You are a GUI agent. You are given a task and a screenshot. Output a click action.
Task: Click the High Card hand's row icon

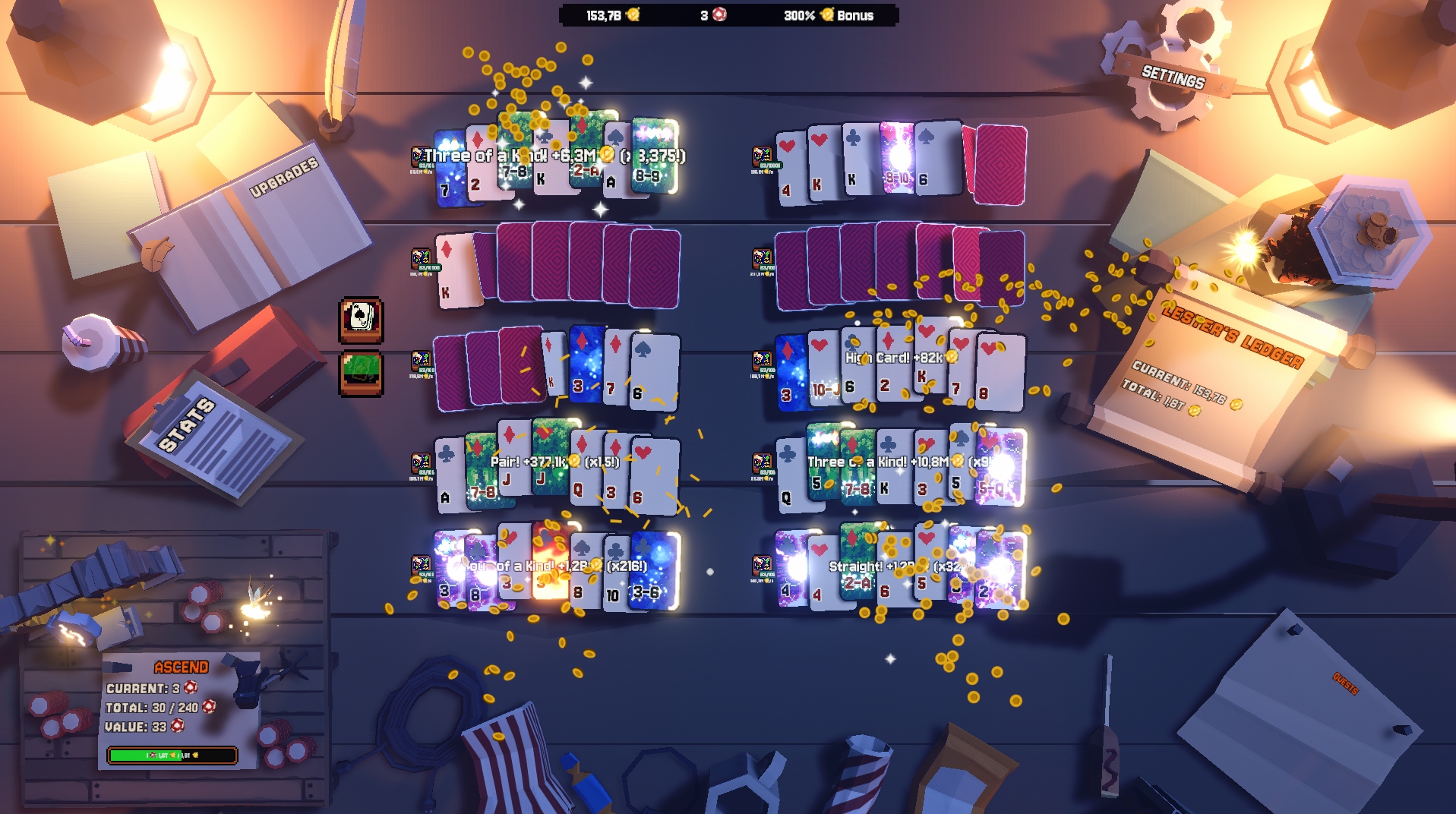(762, 361)
